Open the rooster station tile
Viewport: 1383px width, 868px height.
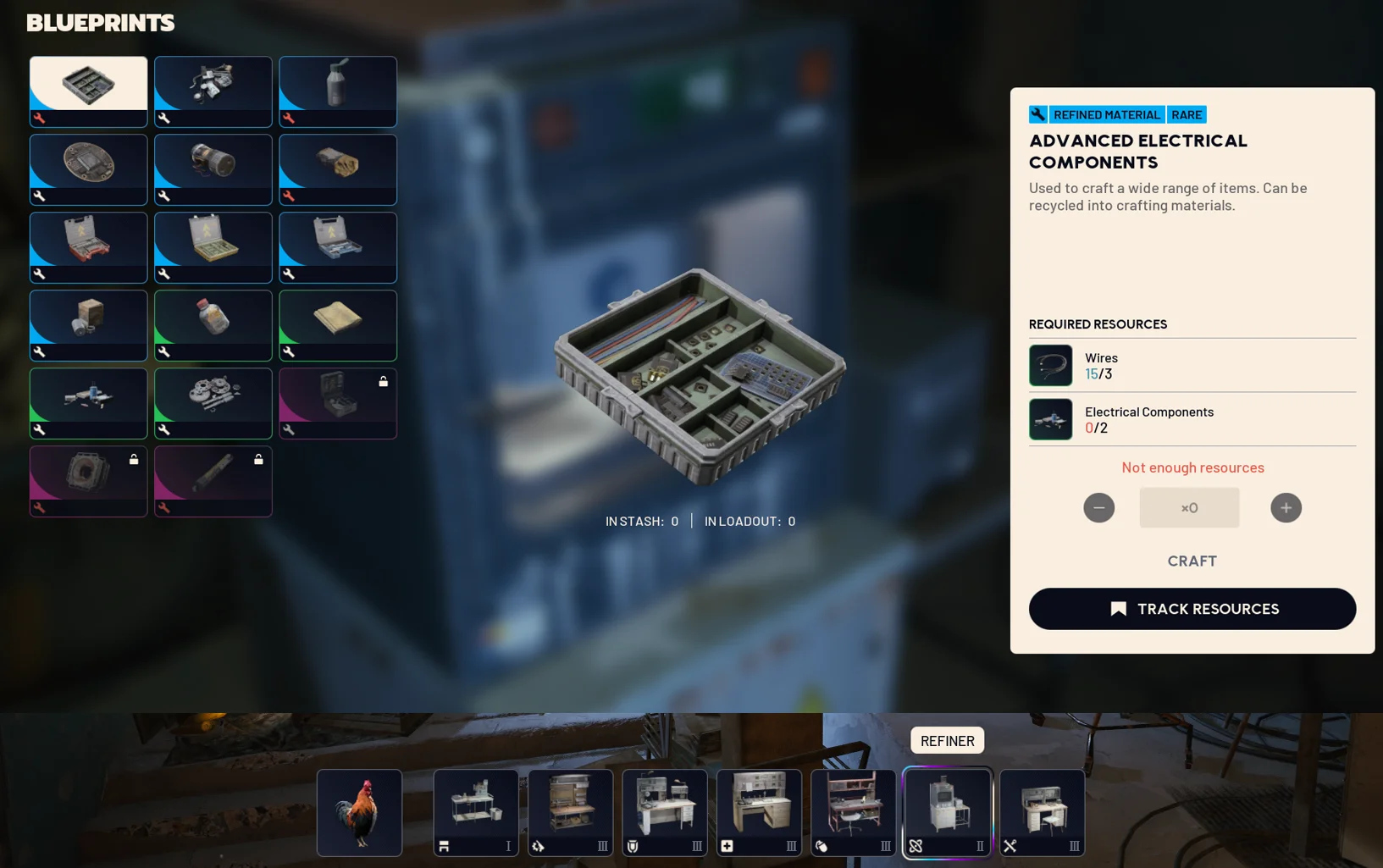tap(359, 812)
